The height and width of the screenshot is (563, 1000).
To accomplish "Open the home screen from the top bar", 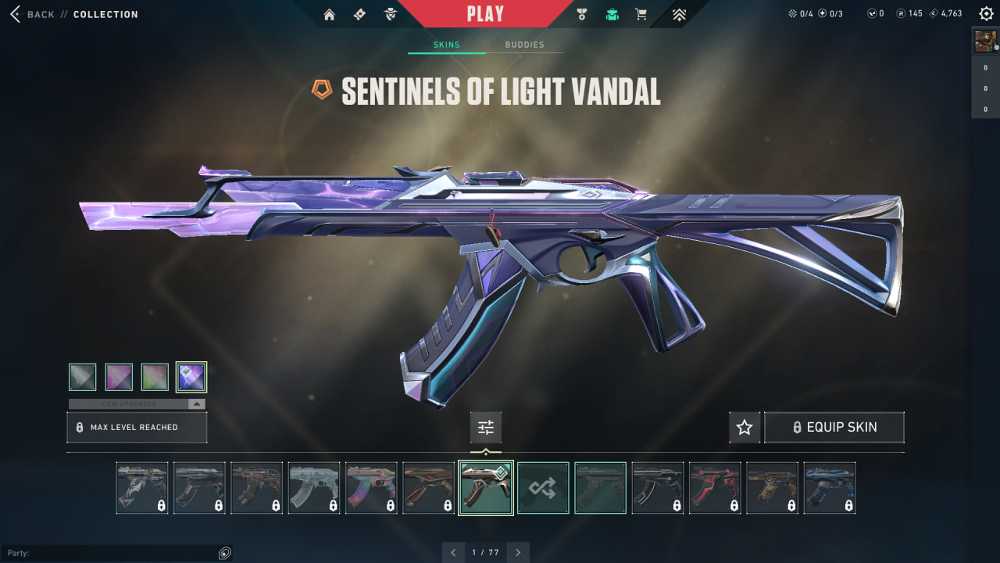I will tap(329, 14).
